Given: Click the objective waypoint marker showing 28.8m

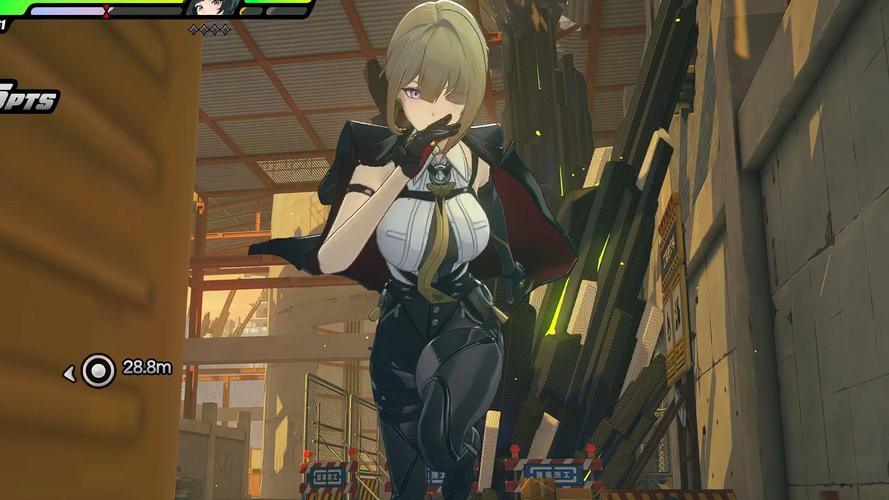Looking at the screenshot, I should pyautogui.click(x=98, y=370).
